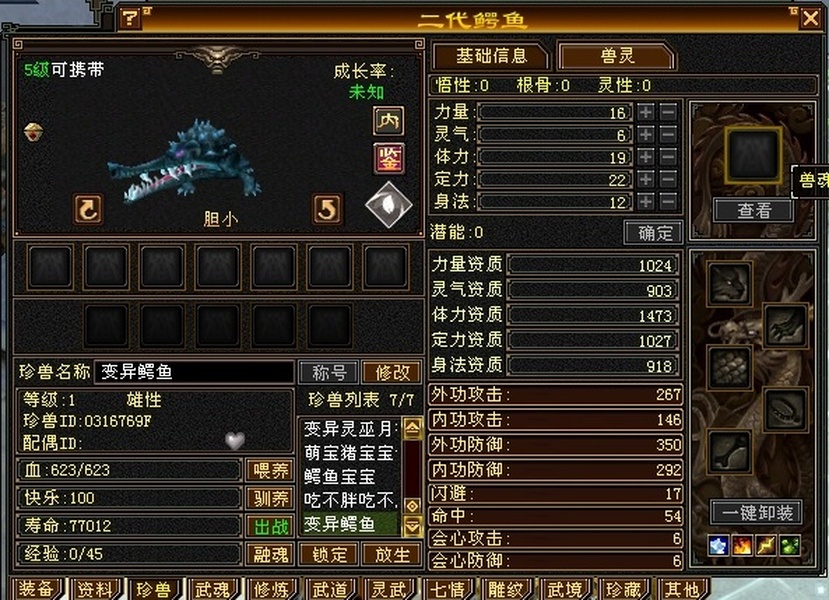The height and width of the screenshot is (600, 829).
Task: Open the 武魂 bottom tab
Action: (212, 589)
